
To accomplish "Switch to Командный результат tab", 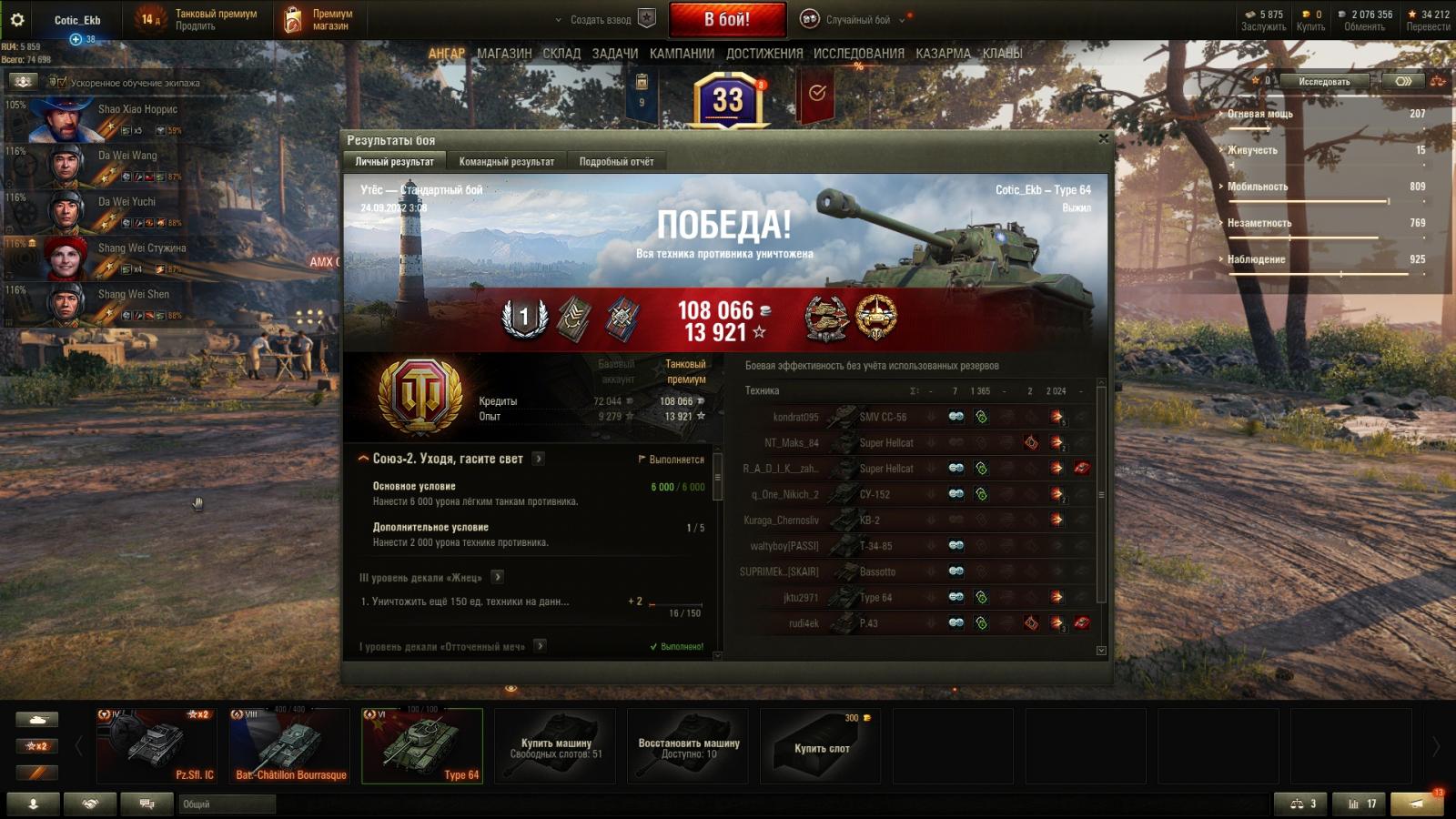I will point(506,161).
